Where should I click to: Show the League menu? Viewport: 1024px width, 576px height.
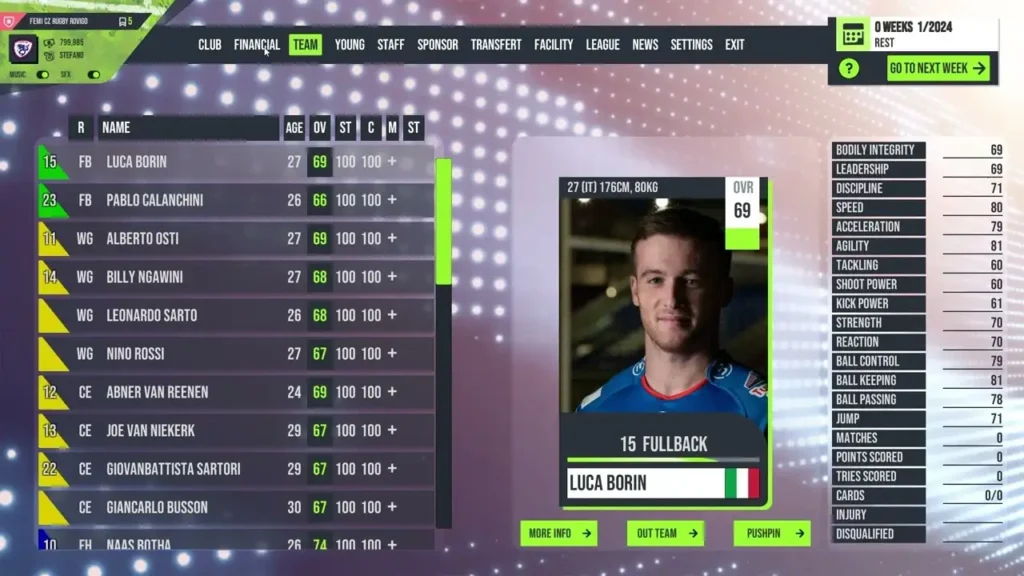point(603,45)
